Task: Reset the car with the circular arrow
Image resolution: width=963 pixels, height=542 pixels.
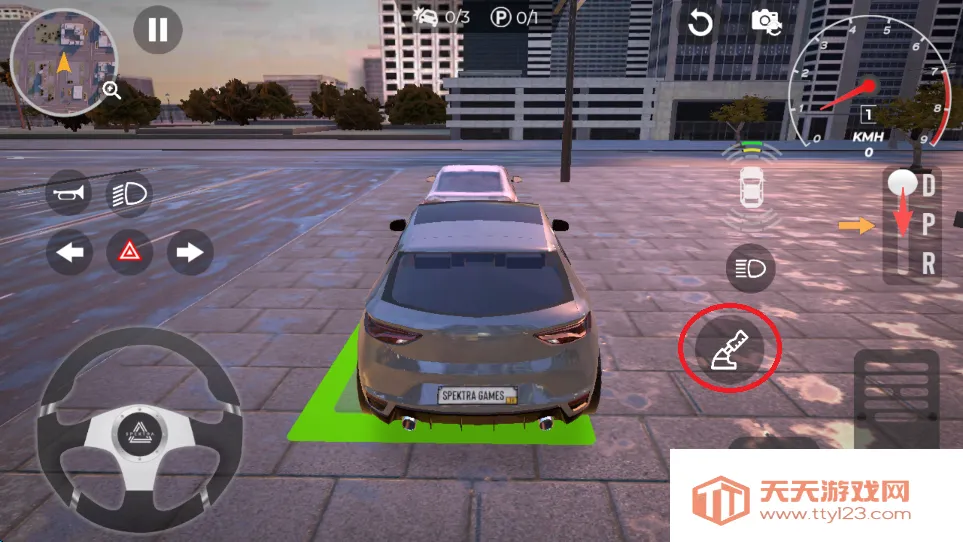Action: 700,22
